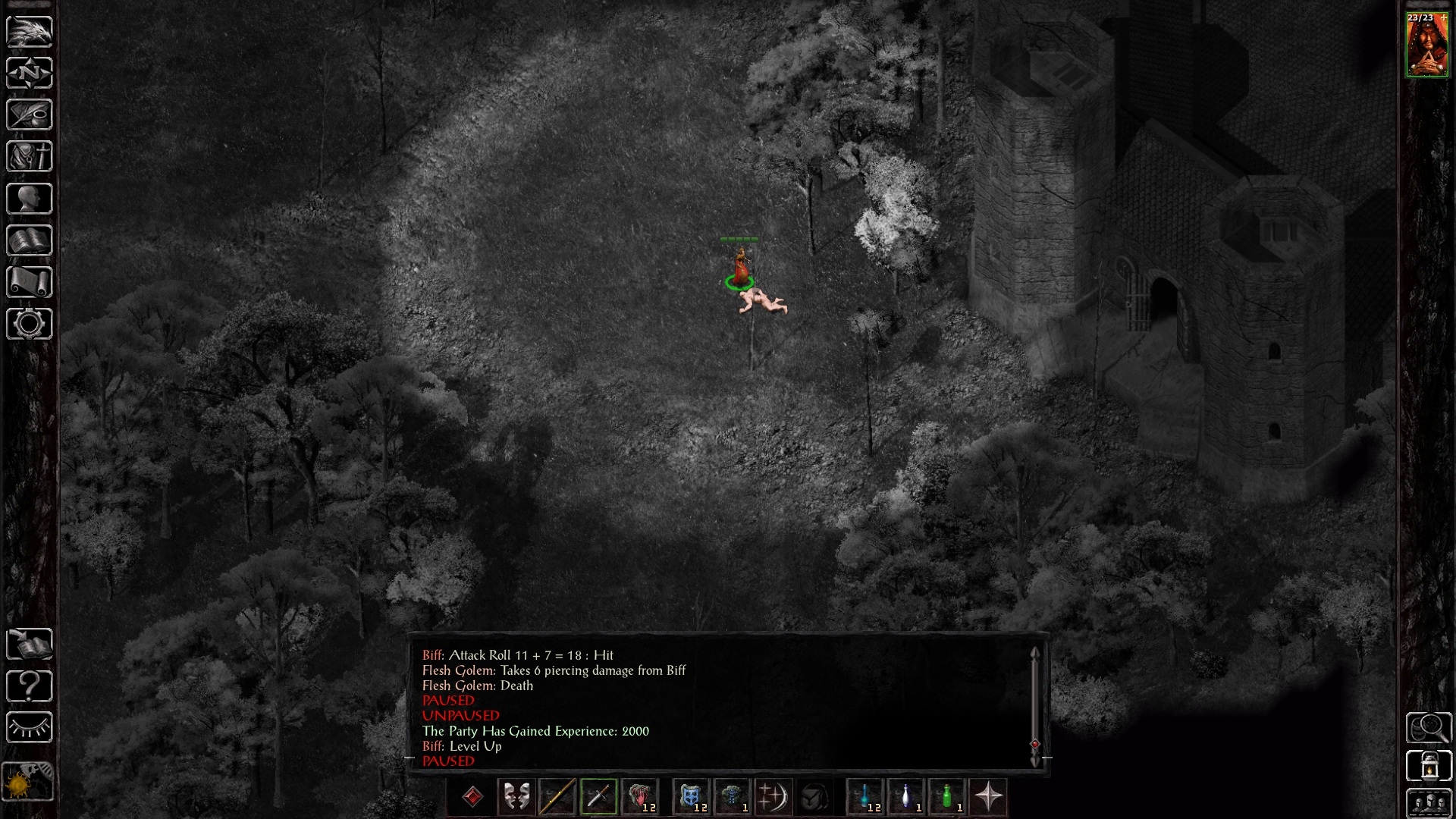
Task: Open the journal quill button
Action: [x=30, y=115]
